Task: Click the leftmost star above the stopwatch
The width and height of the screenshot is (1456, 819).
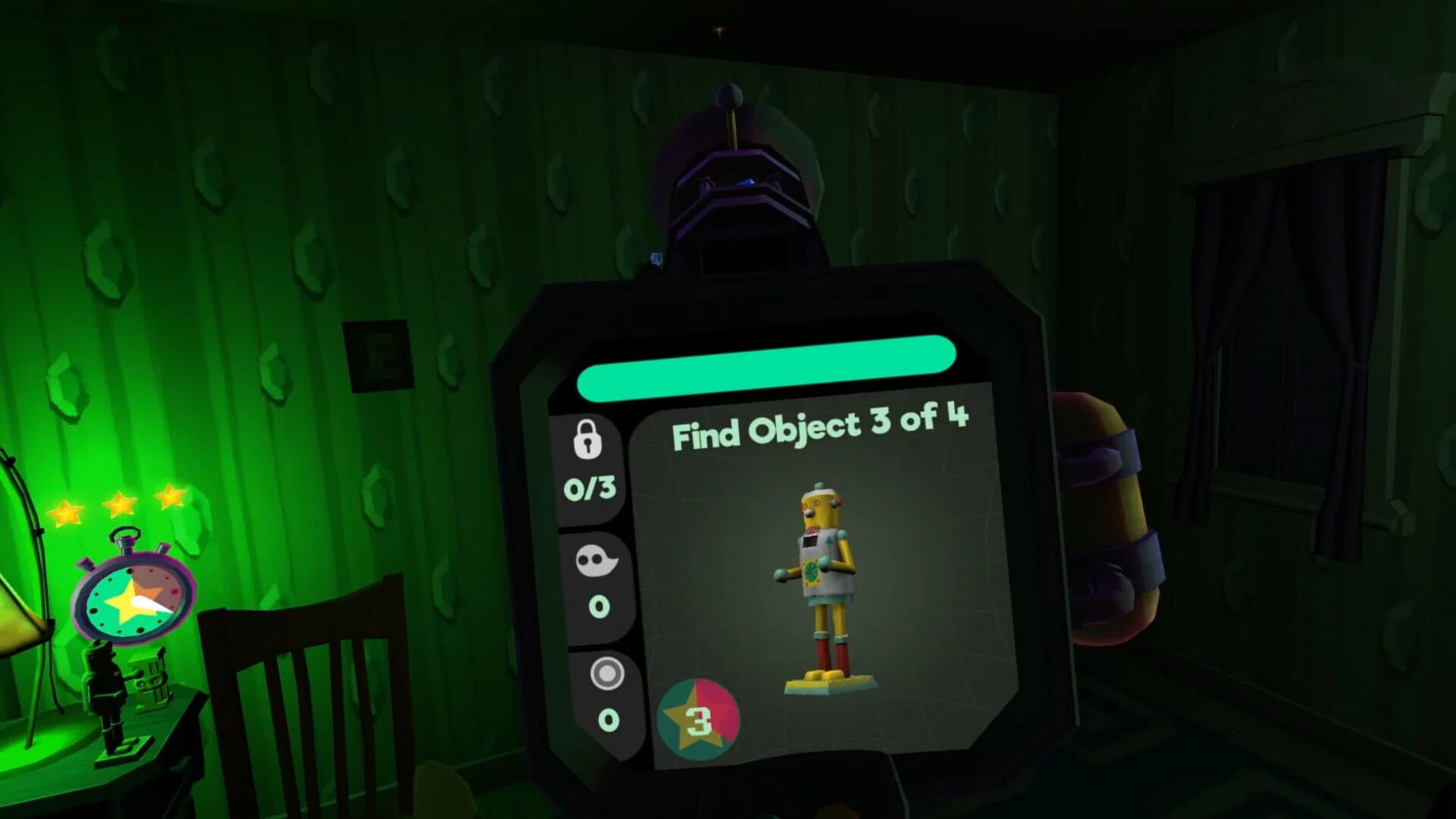Action: click(x=64, y=513)
